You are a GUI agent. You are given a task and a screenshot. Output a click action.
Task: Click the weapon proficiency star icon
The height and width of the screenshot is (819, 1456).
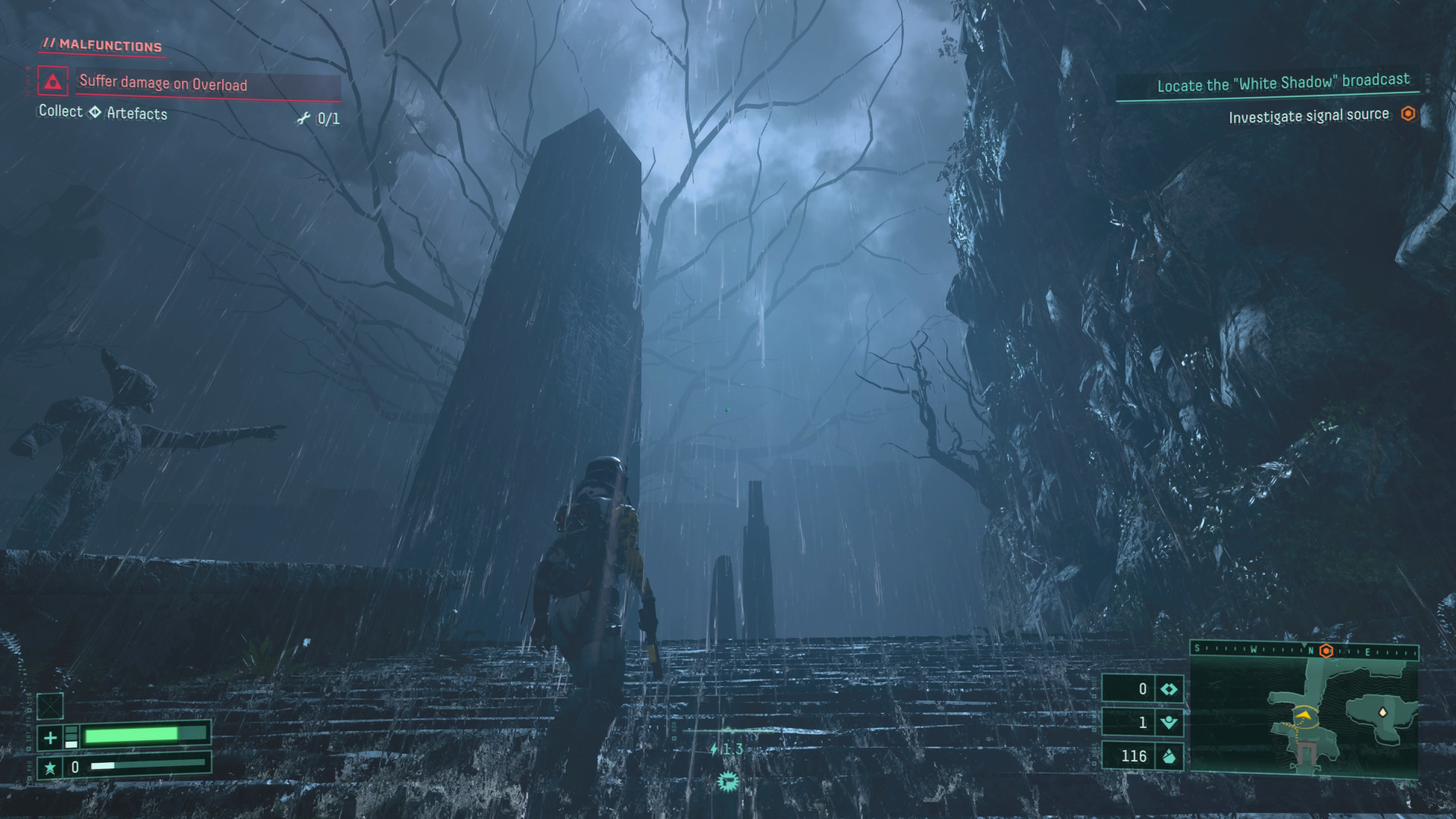tap(50, 767)
